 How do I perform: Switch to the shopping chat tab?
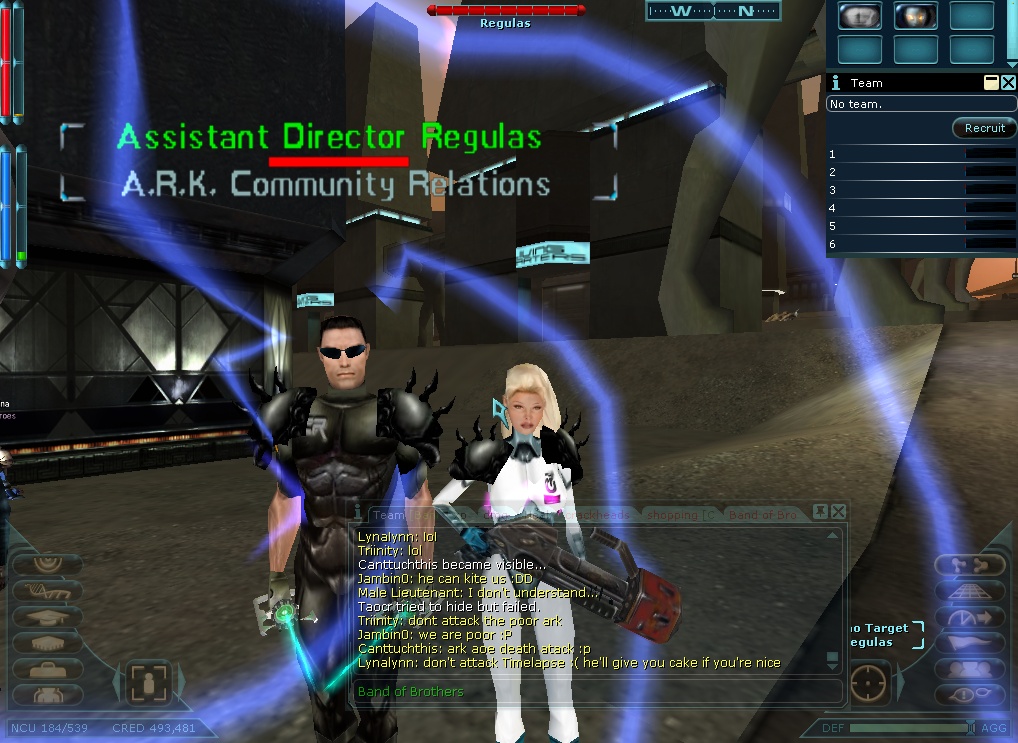[680, 514]
